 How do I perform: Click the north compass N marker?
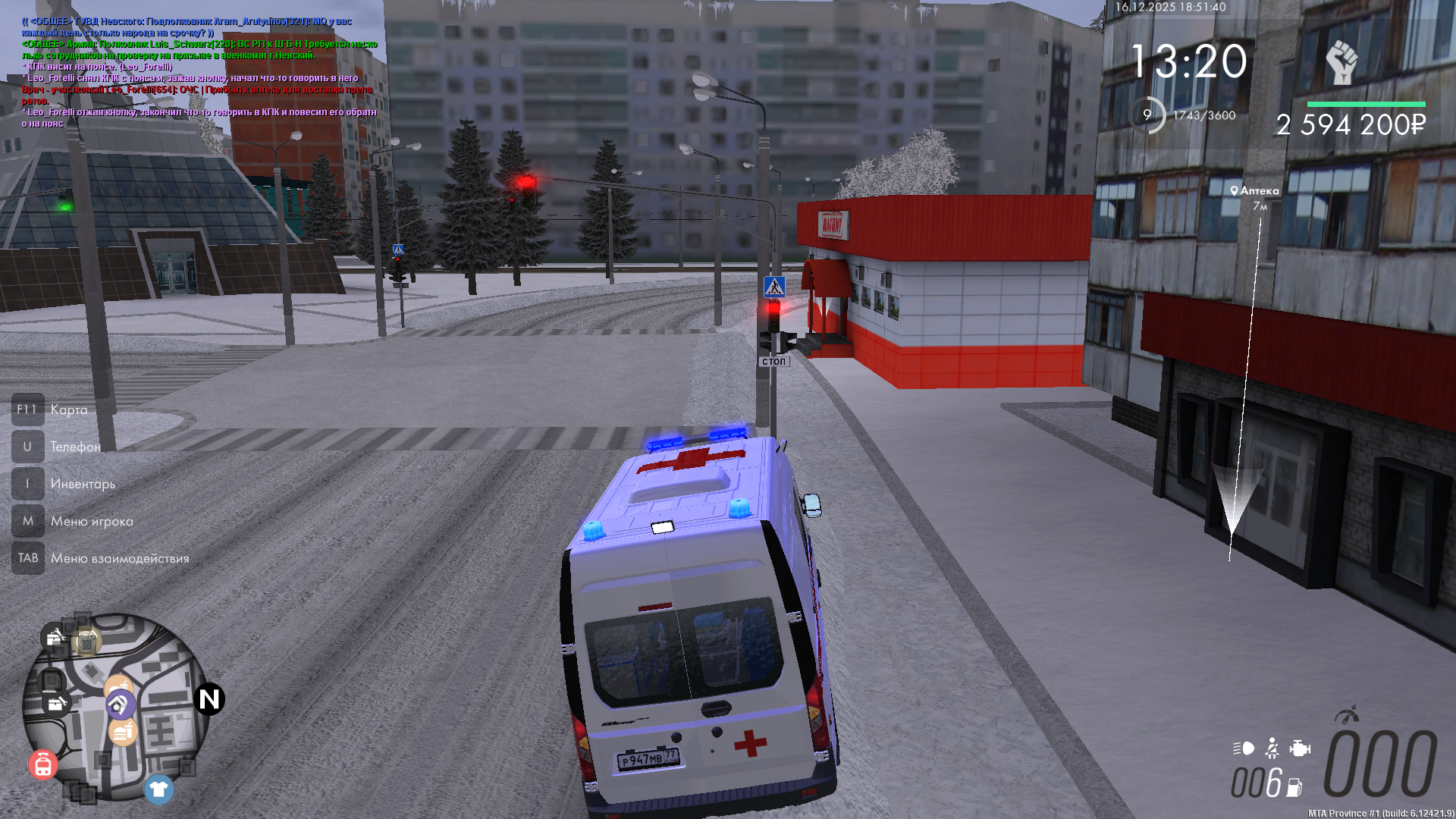[x=209, y=699]
